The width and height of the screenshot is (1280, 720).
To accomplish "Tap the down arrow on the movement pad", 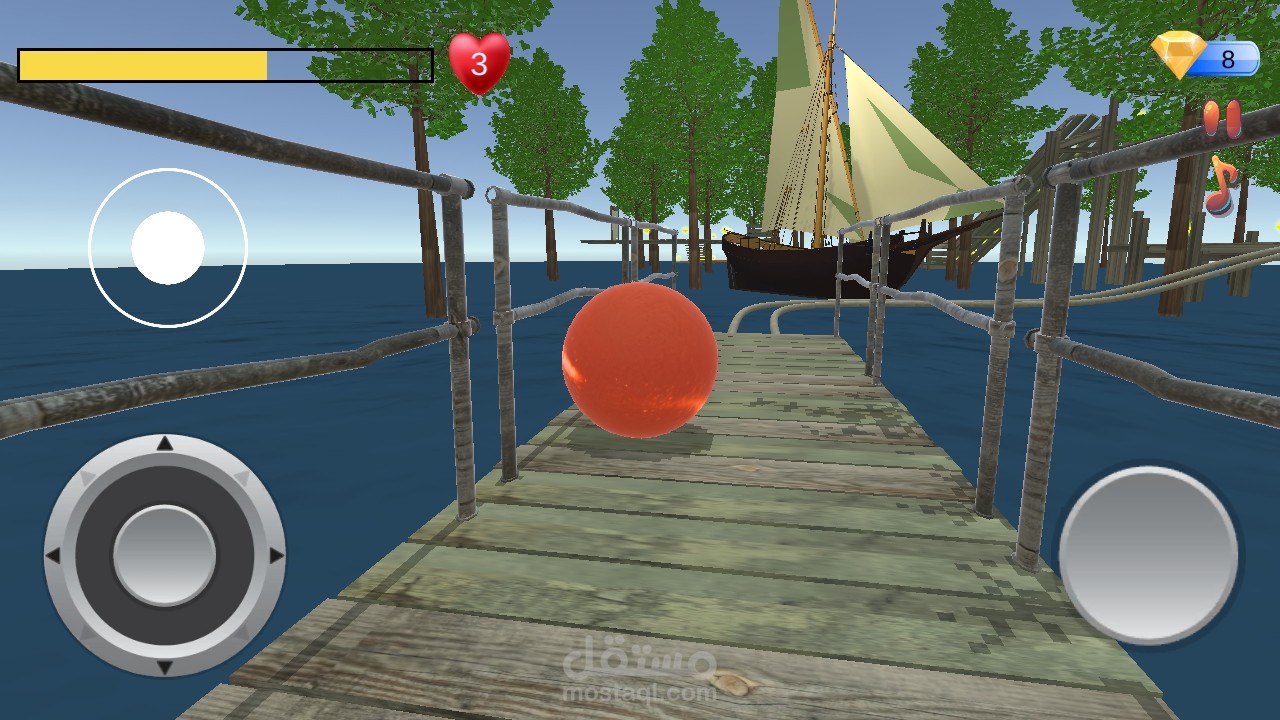I will 165,666.
